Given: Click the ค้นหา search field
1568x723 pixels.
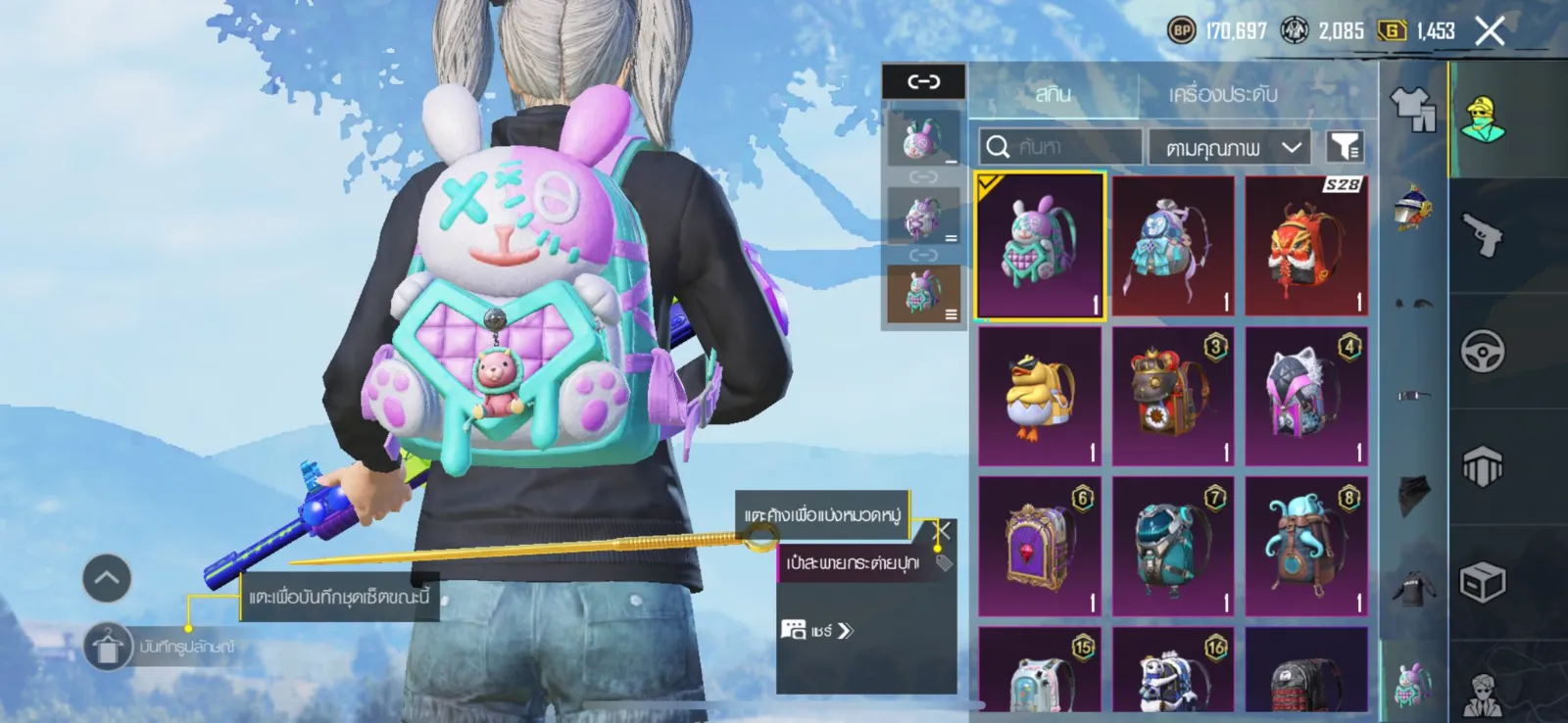Looking at the screenshot, I should pos(1060,147).
